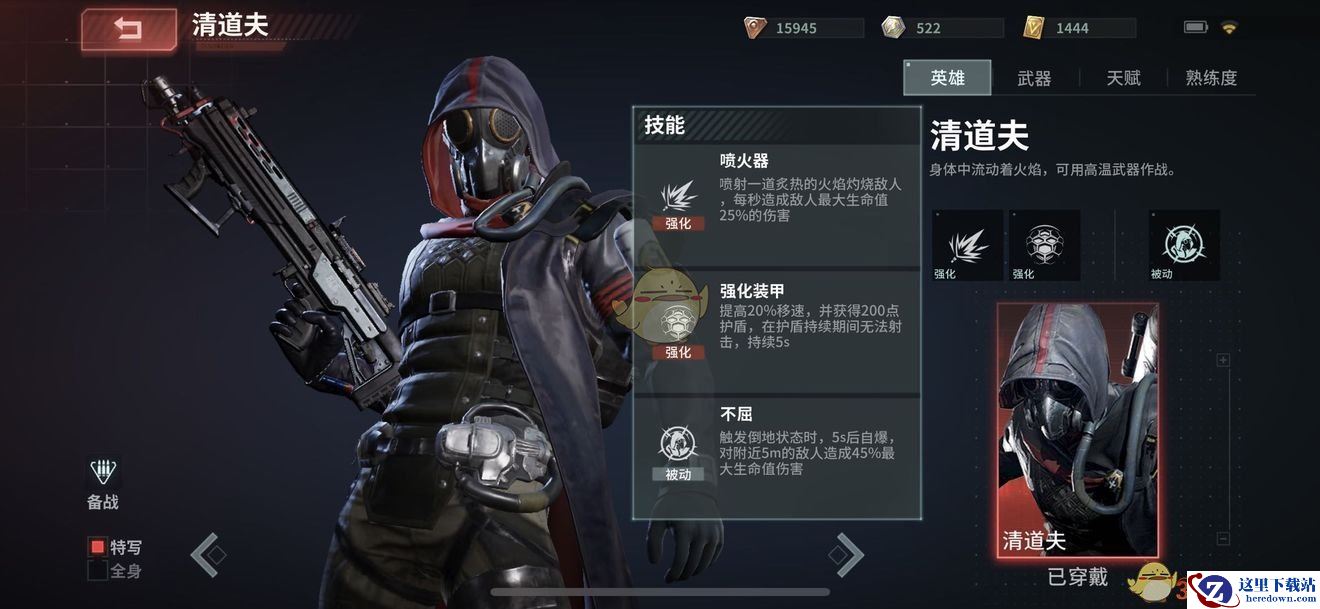Click the red back arrow button

(128, 30)
